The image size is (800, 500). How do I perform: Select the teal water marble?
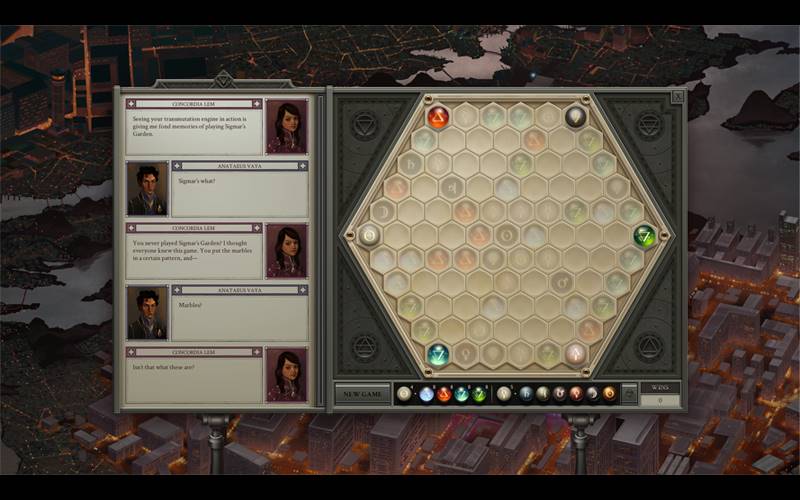pyautogui.click(x=439, y=354)
